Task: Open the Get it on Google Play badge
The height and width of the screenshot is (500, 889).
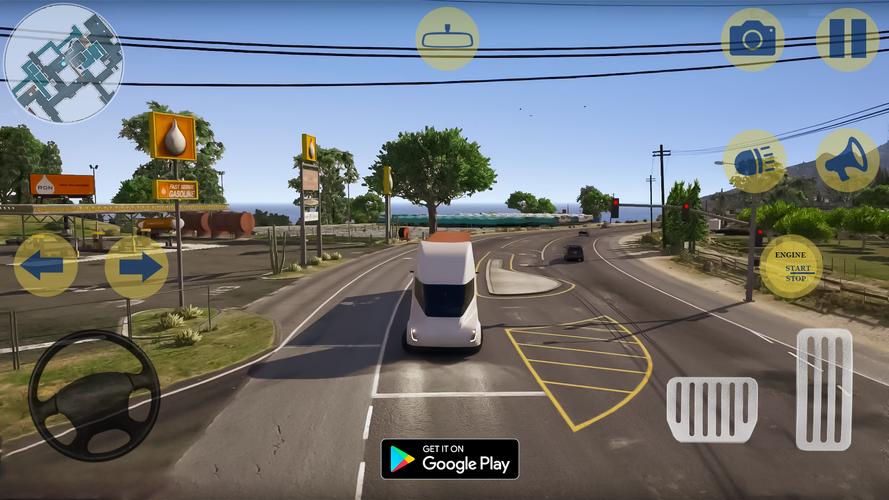Action: pos(449,459)
